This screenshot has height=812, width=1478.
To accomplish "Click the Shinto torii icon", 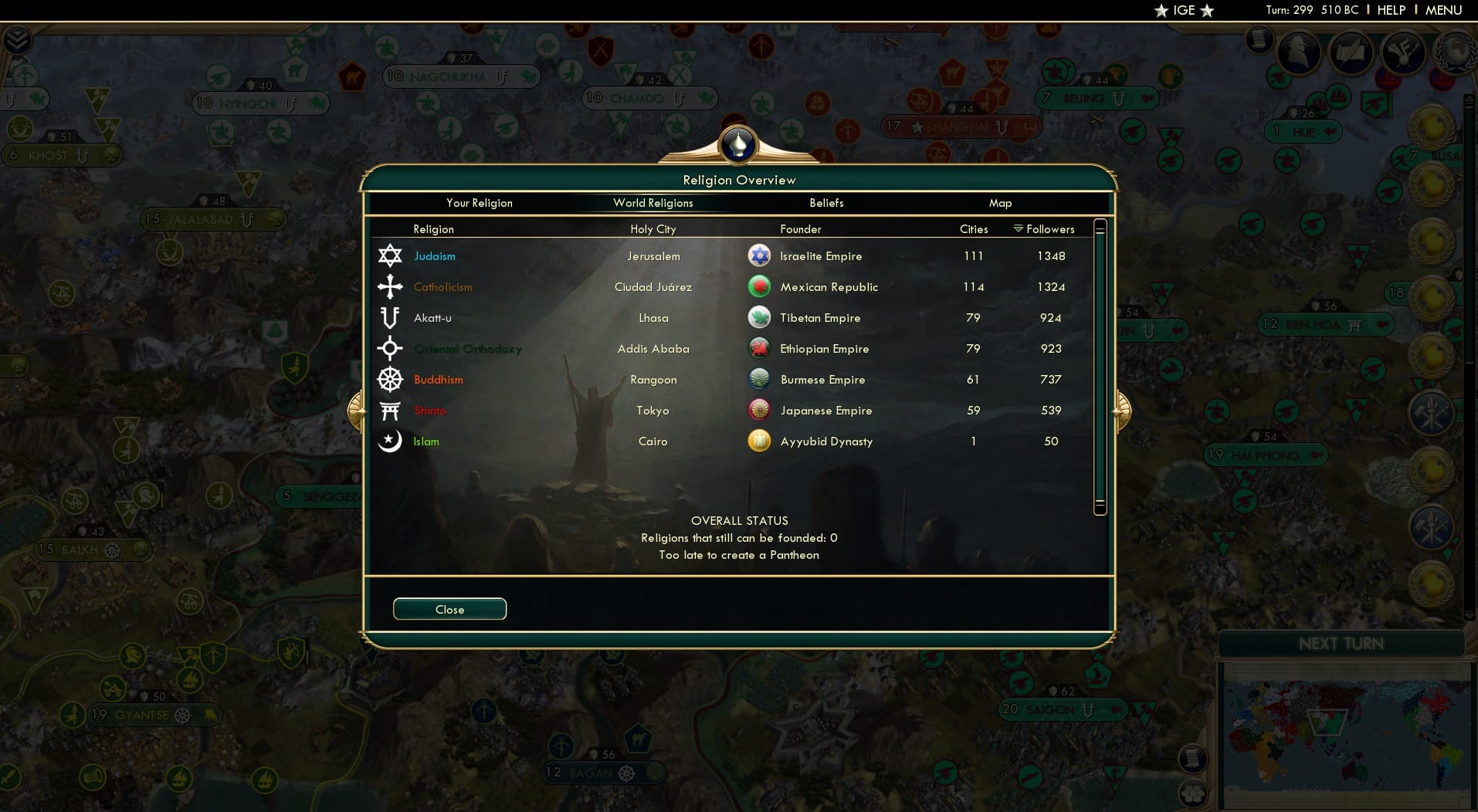I will pyautogui.click(x=391, y=411).
